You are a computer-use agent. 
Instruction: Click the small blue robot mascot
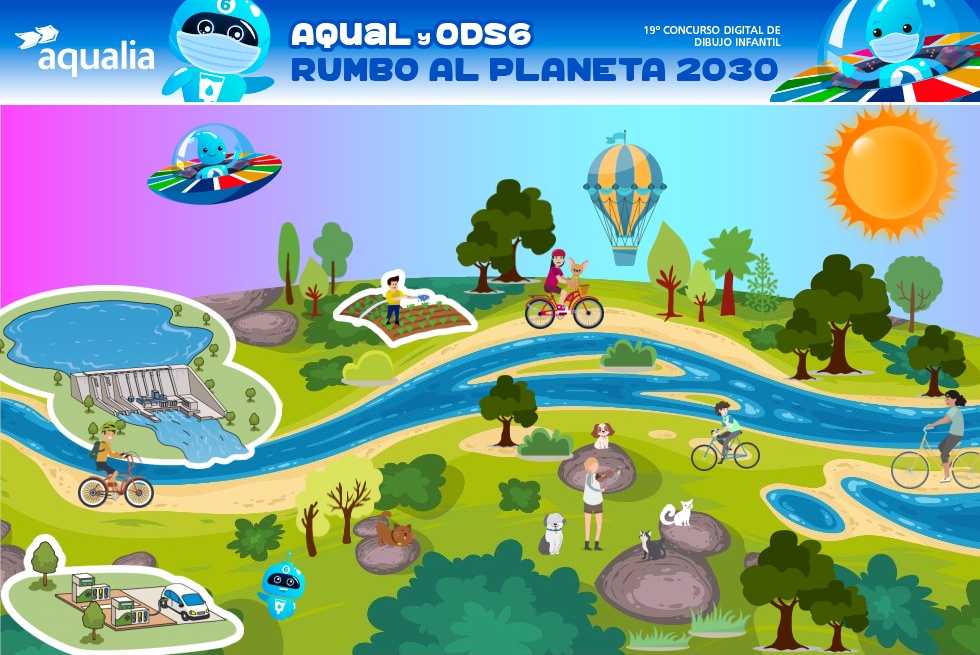[280, 587]
